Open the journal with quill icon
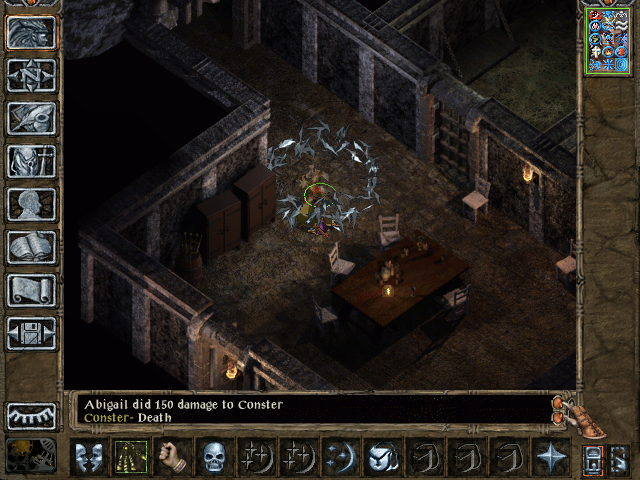 click(31, 118)
